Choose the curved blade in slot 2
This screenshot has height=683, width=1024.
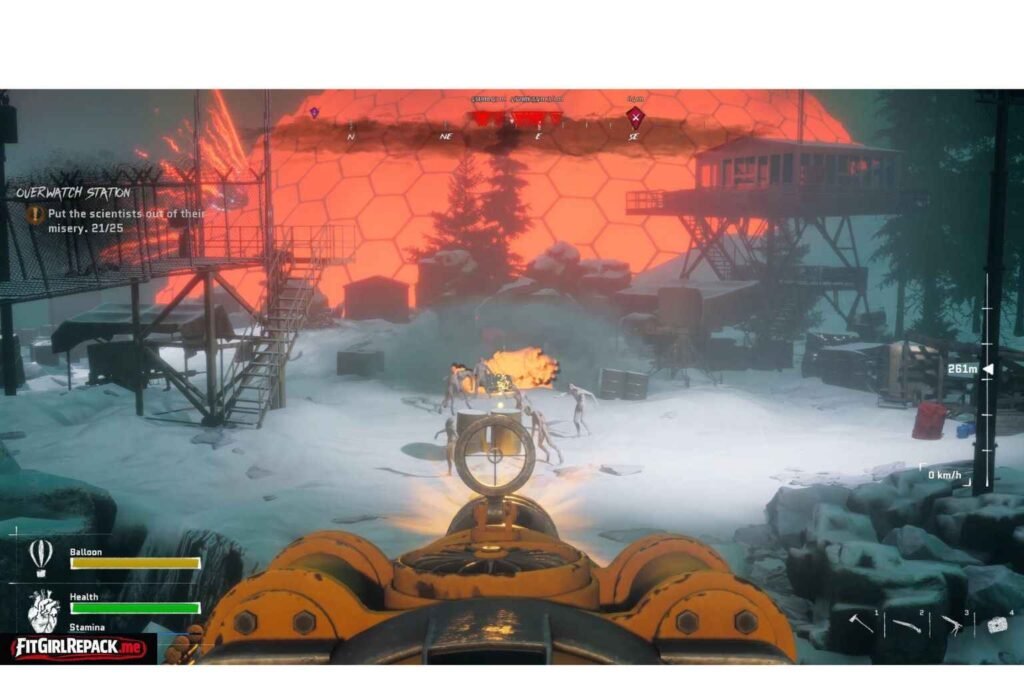click(907, 625)
